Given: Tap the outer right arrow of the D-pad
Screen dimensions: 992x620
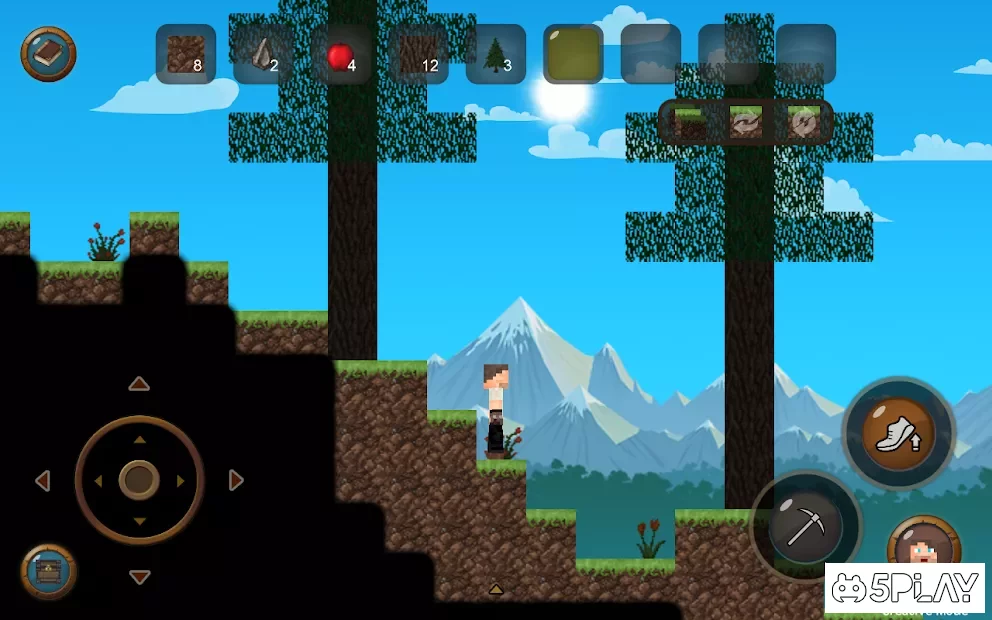Looking at the screenshot, I should (236, 481).
